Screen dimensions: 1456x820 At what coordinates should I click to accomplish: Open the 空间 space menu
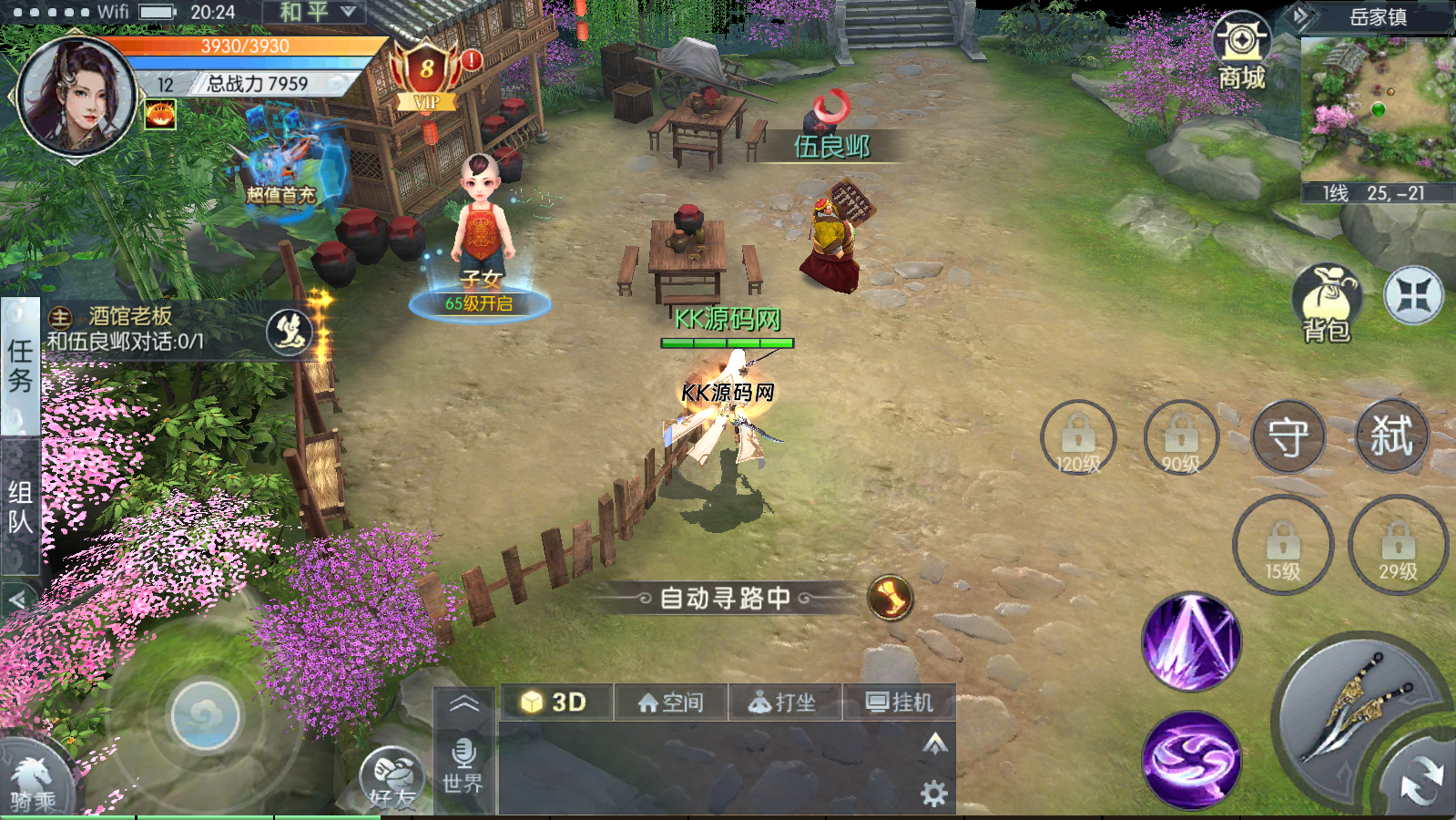point(671,702)
